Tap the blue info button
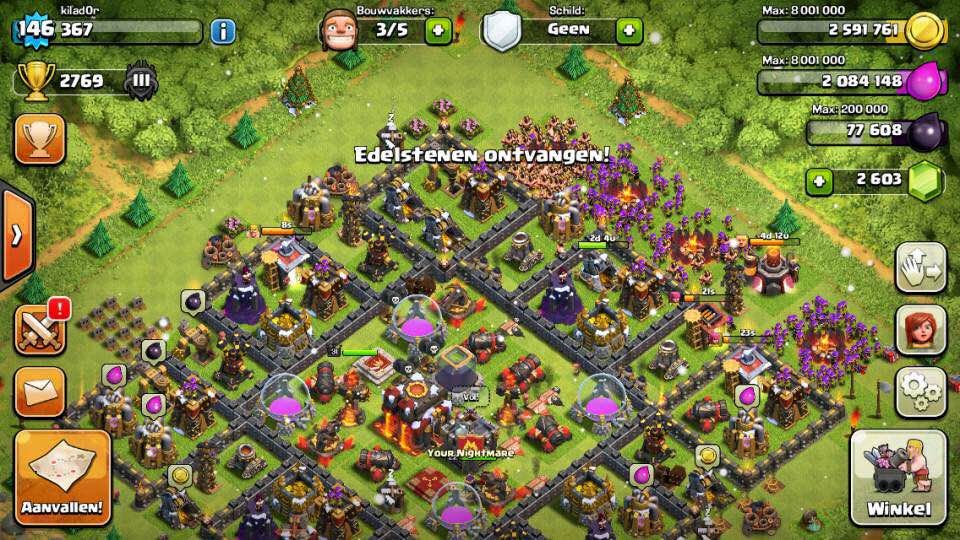Image resolution: width=960 pixels, height=540 pixels. click(x=222, y=31)
